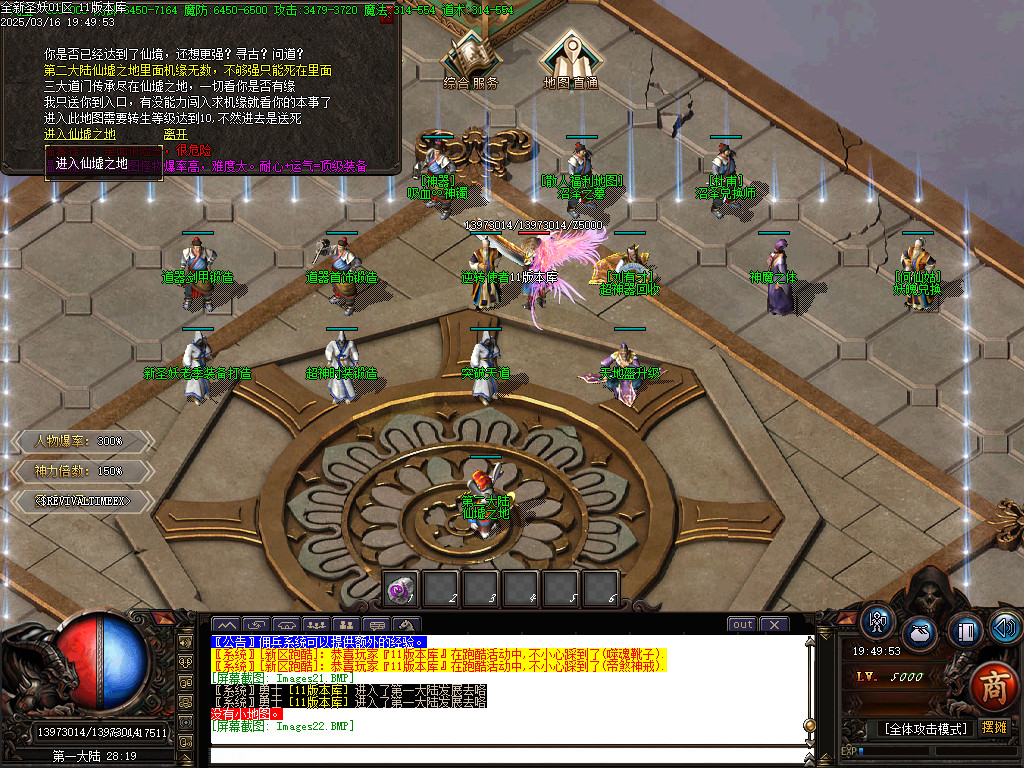Image resolution: width=1024 pixels, height=768 pixels.
Task: Click the chat panel's out button
Action: (x=742, y=625)
